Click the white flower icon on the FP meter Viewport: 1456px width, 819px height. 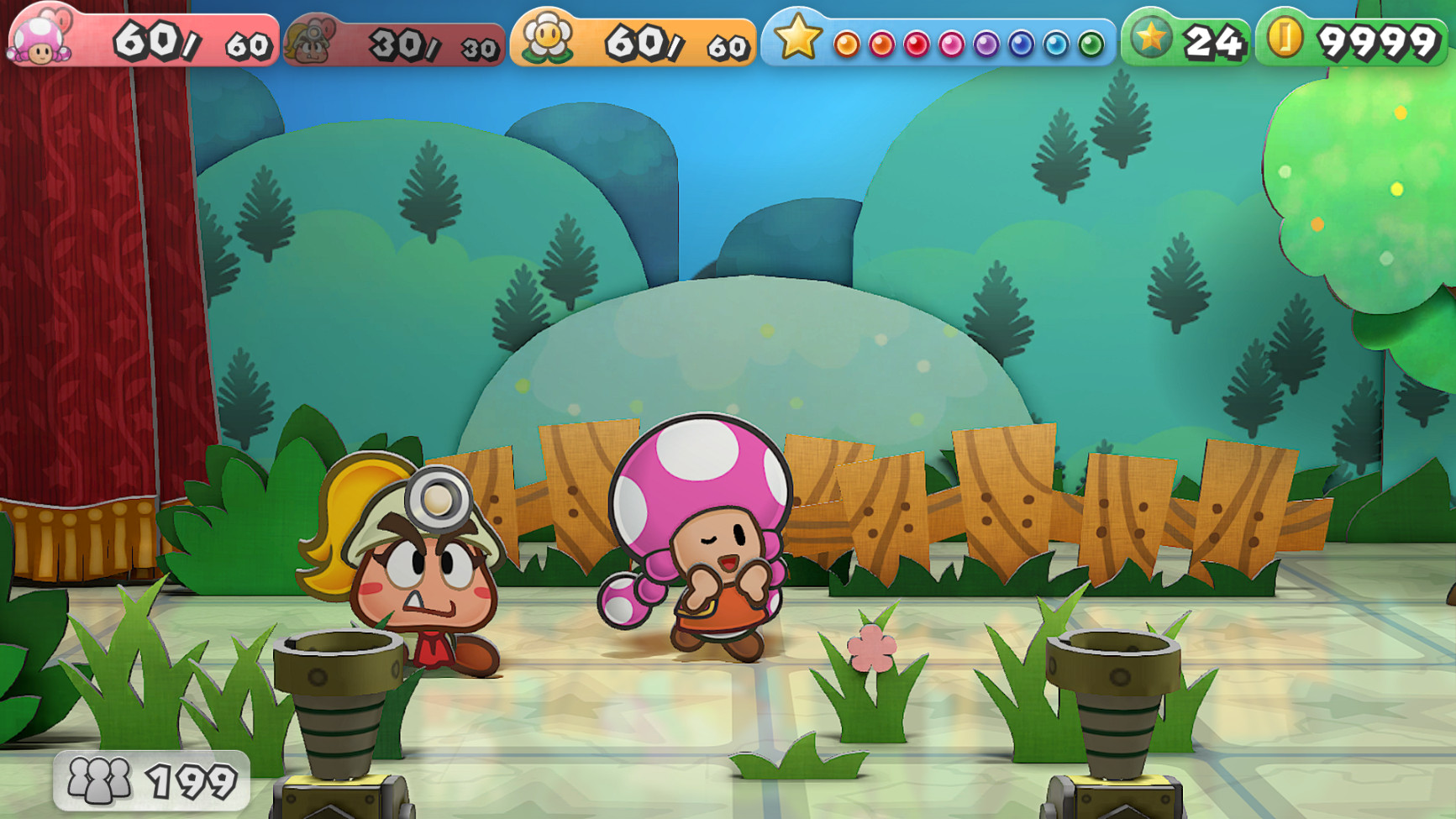[547, 35]
